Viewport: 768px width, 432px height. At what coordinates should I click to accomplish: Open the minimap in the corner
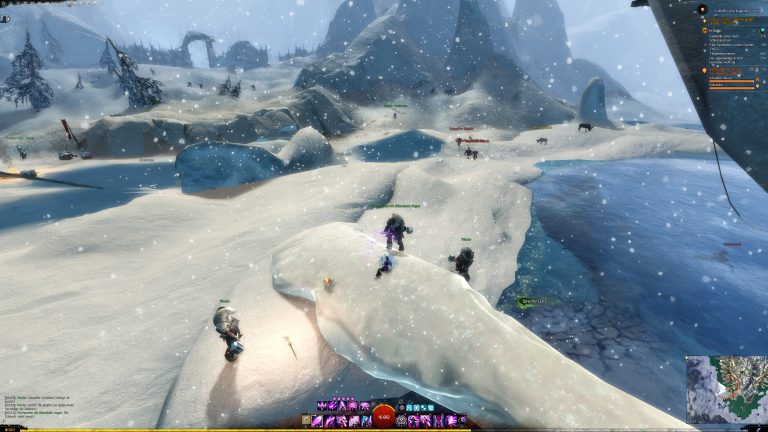[x=726, y=389]
